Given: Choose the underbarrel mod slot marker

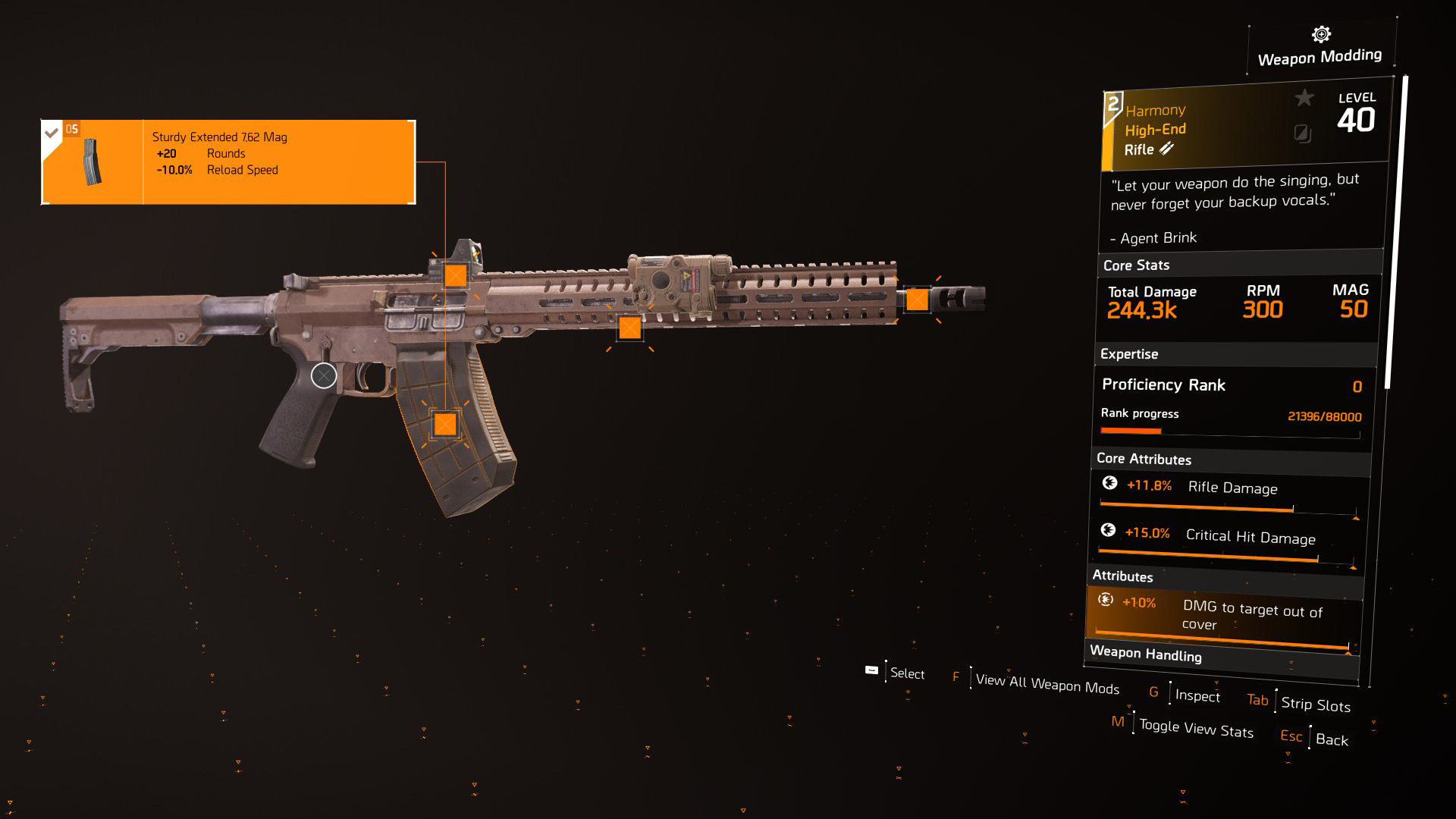Looking at the screenshot, I should click(x=629, y=328).
